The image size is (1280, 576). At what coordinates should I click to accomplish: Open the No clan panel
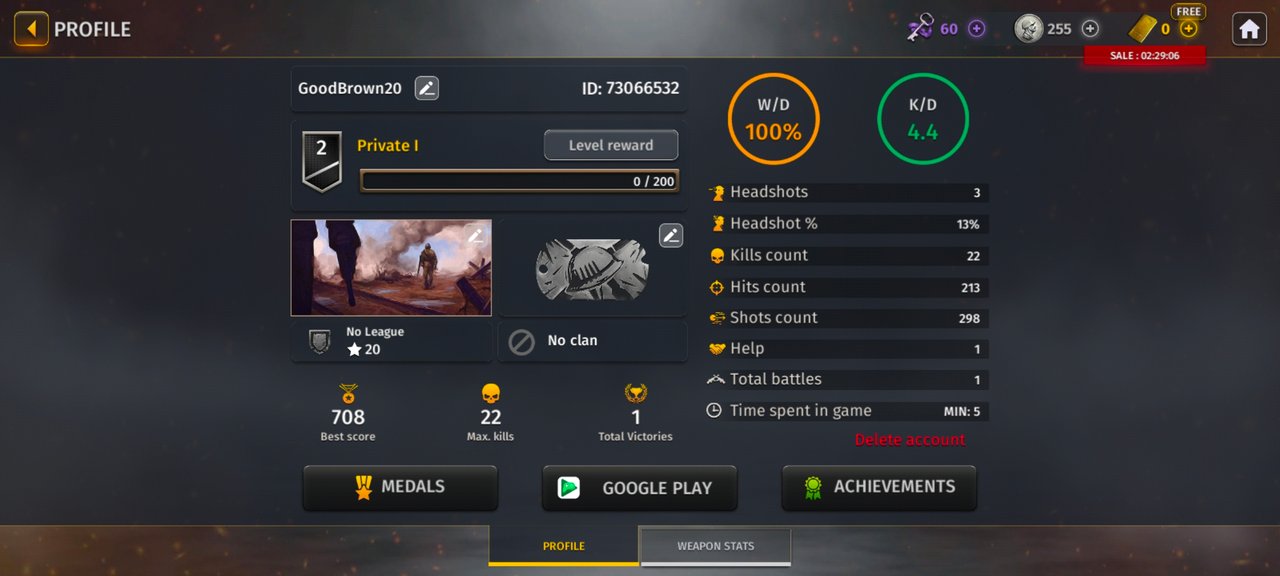592,341
